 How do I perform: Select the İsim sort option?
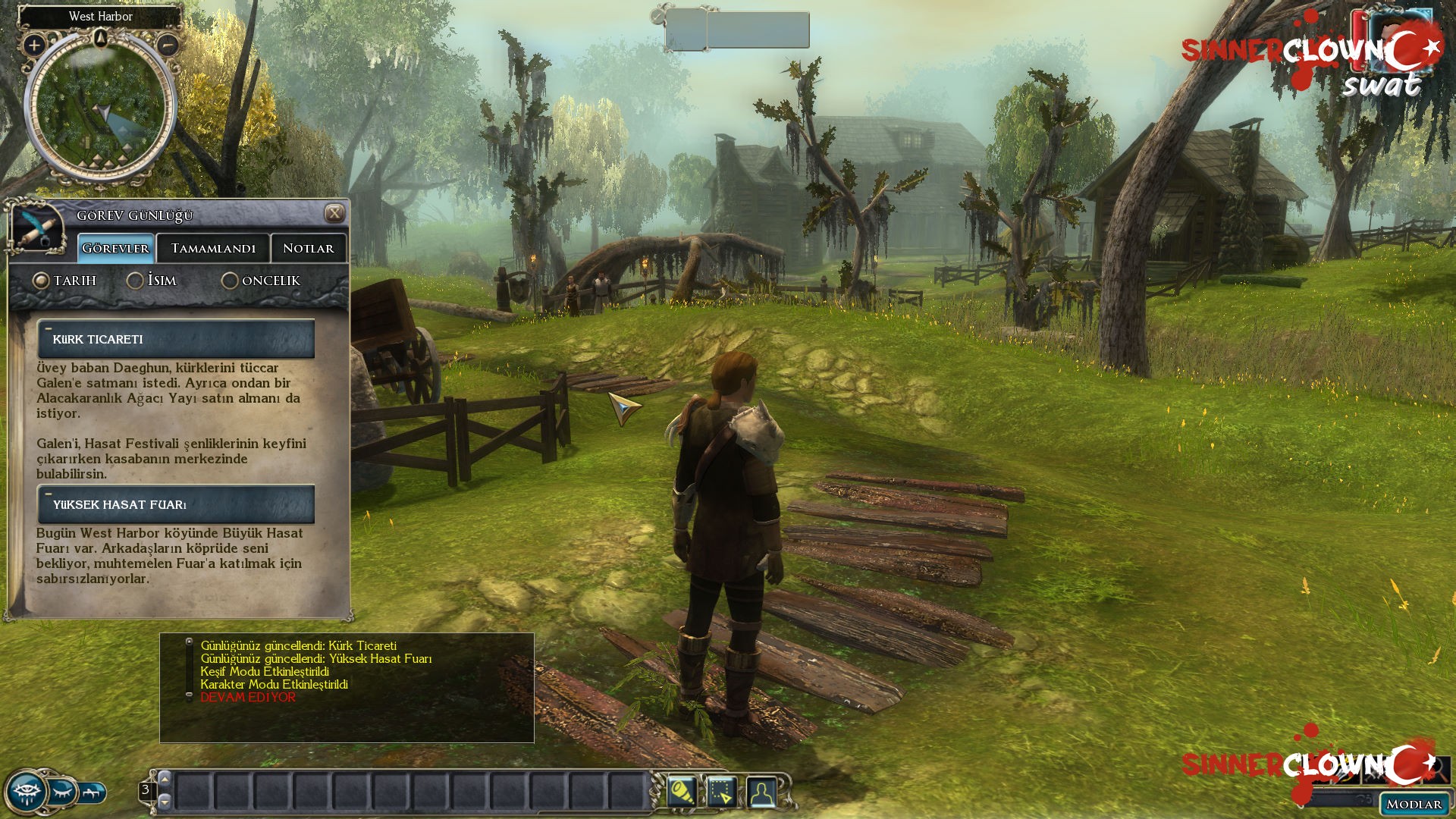click(135, 281)
